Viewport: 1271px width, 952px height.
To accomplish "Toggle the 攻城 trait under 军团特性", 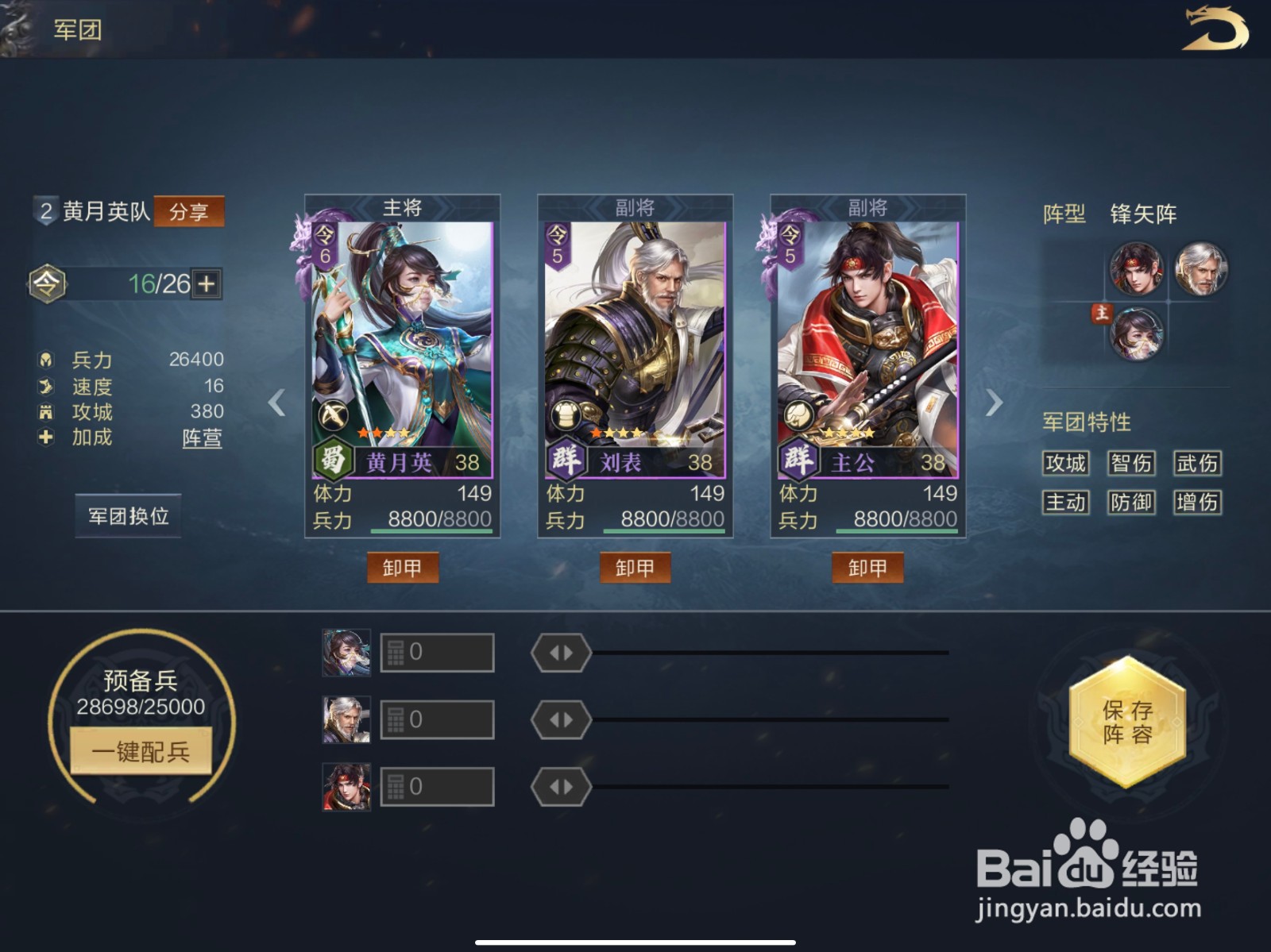I will [1066, 463].
